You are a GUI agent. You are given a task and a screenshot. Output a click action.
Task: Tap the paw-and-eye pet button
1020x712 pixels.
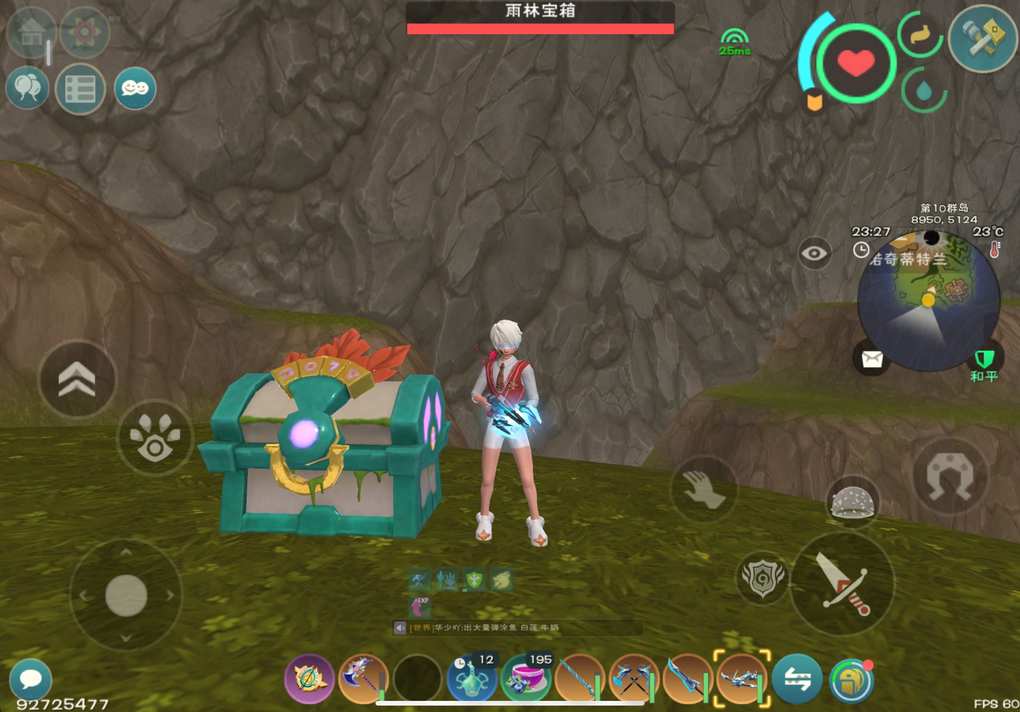(155, 437)
